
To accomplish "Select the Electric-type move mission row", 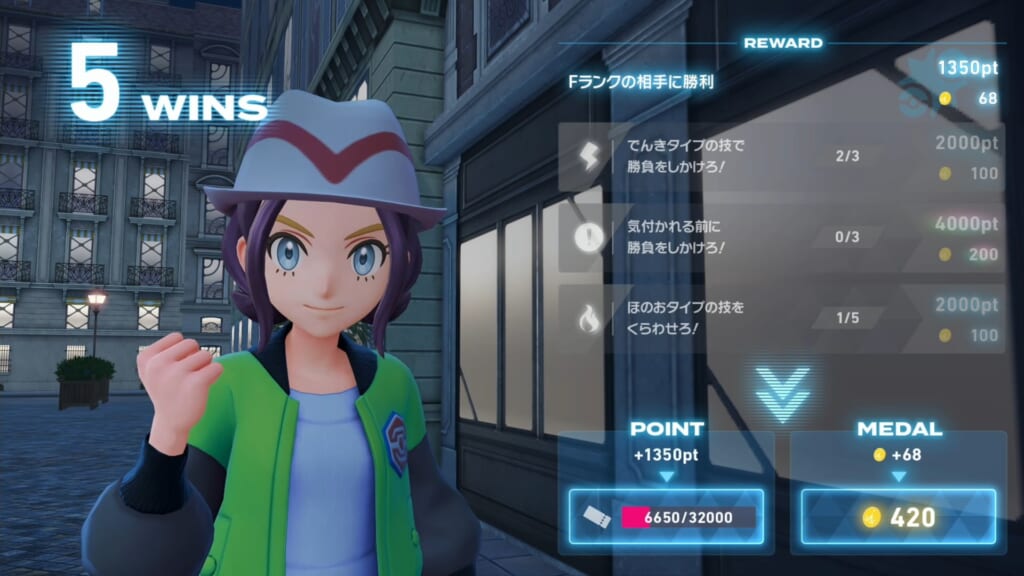I will (x=781, y=157).
